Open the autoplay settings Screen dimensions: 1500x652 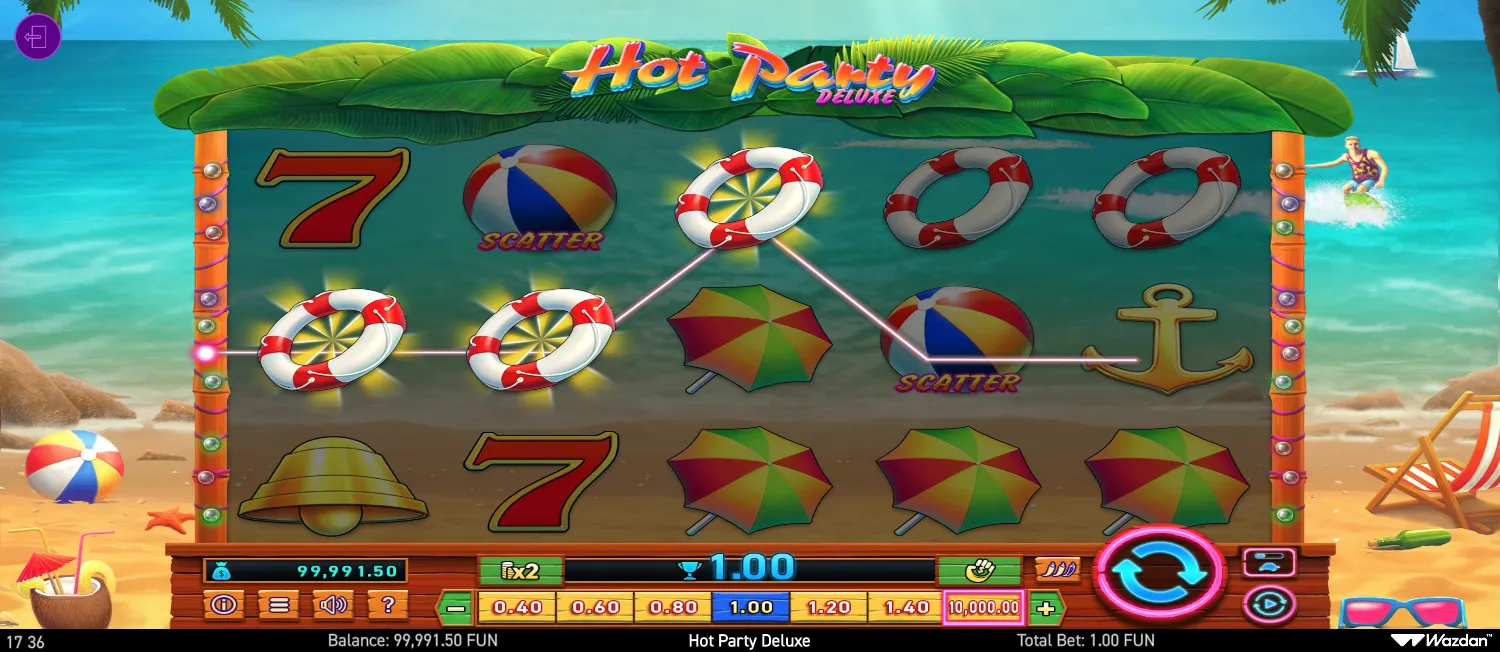click(1269, 604)
